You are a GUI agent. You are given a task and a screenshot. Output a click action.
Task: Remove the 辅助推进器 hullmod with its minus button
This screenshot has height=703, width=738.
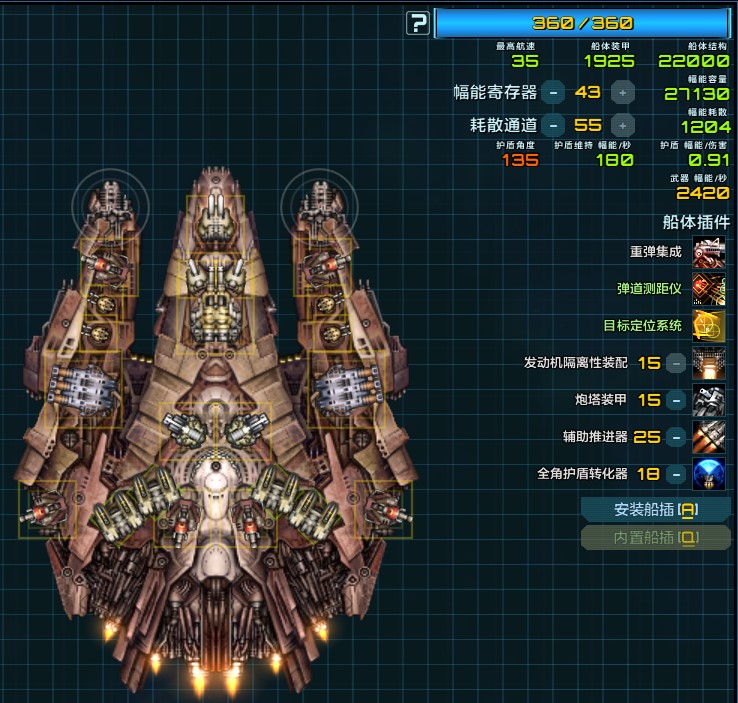click(x=677, y=437)
